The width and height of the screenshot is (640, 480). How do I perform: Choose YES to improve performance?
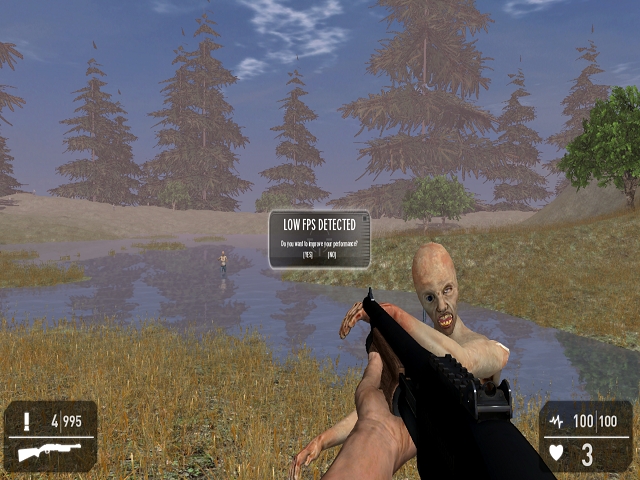coord(307,256)
